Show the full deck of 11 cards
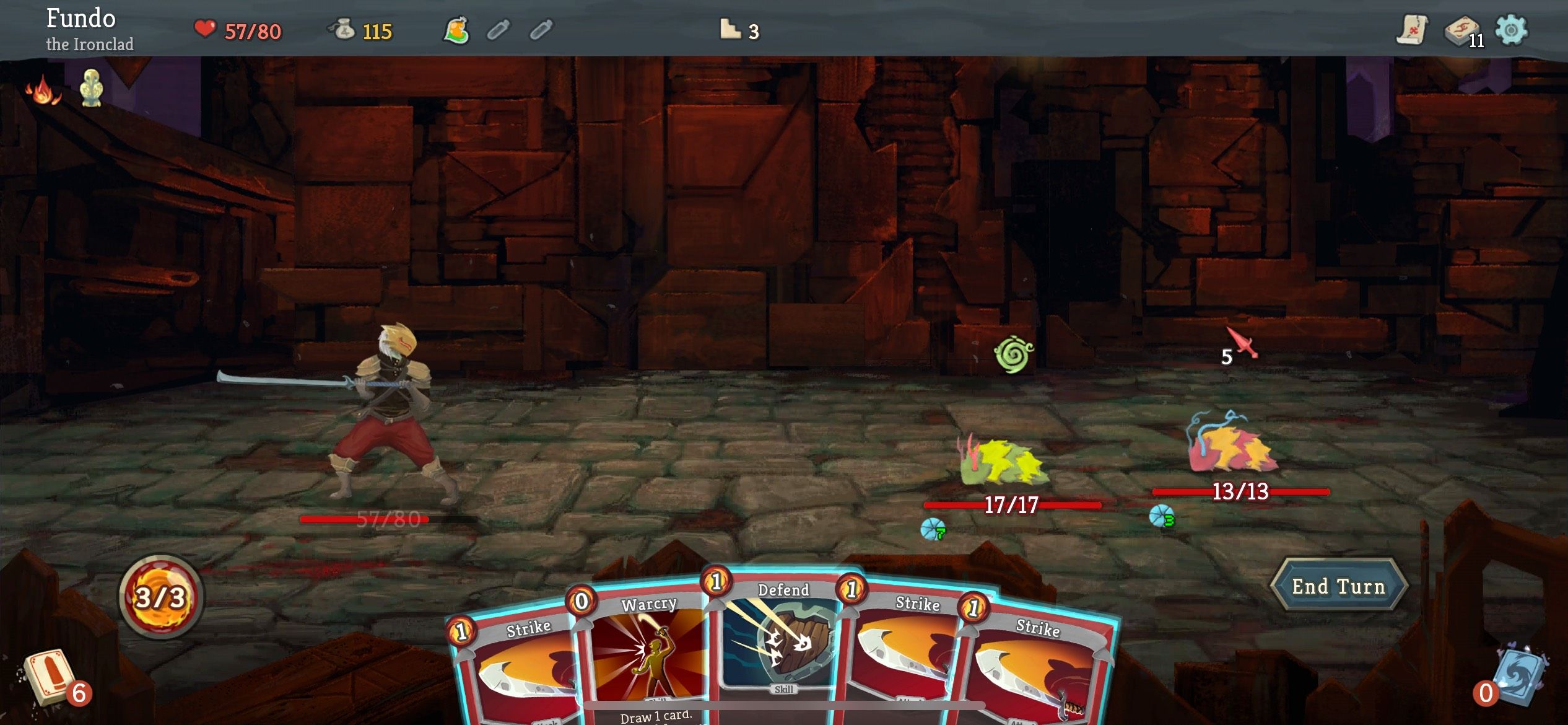The width and height of the screenshot is (1568, 725). point(1463,31)
